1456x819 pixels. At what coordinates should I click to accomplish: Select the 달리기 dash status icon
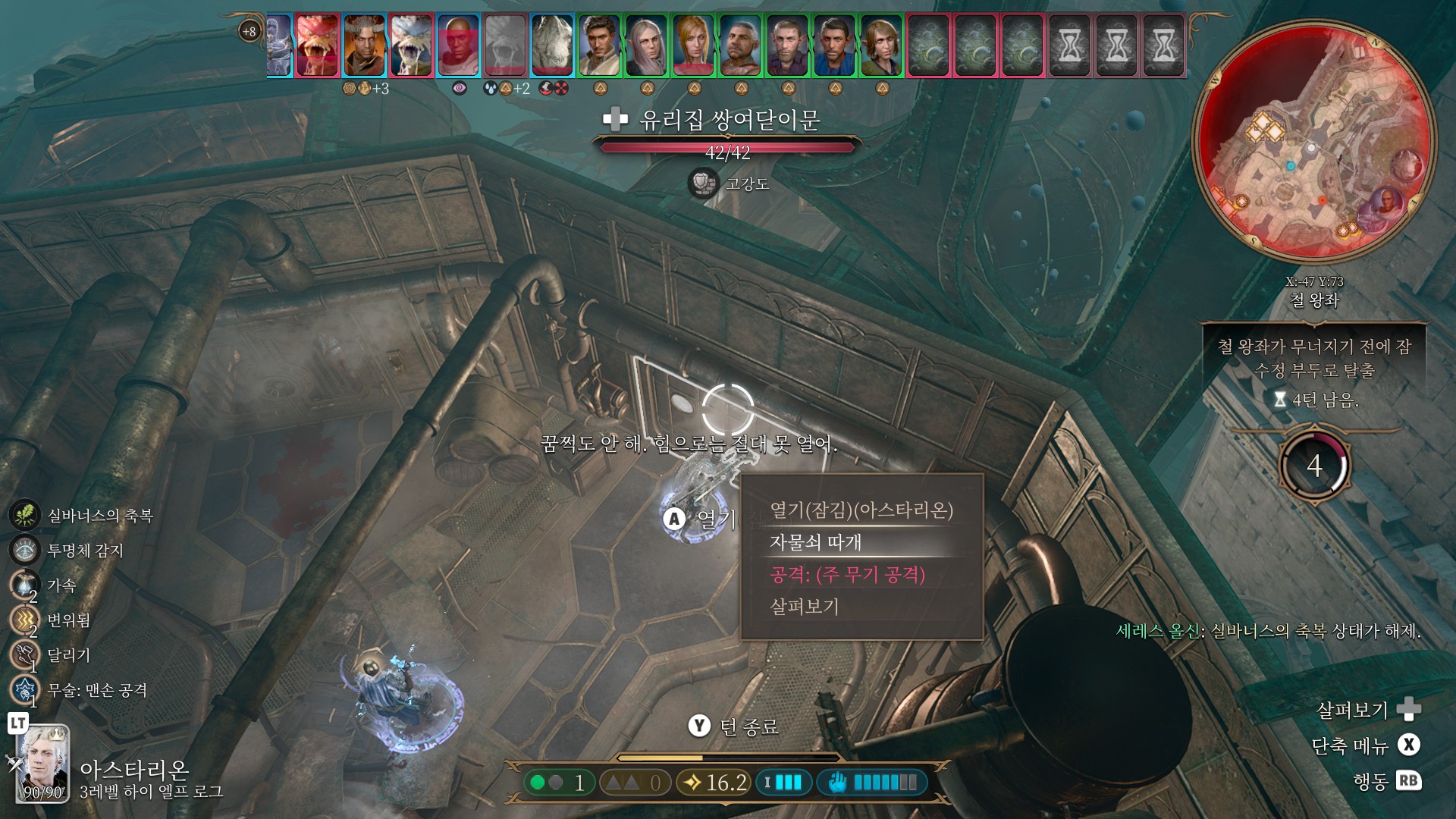[x=24, y=654]
